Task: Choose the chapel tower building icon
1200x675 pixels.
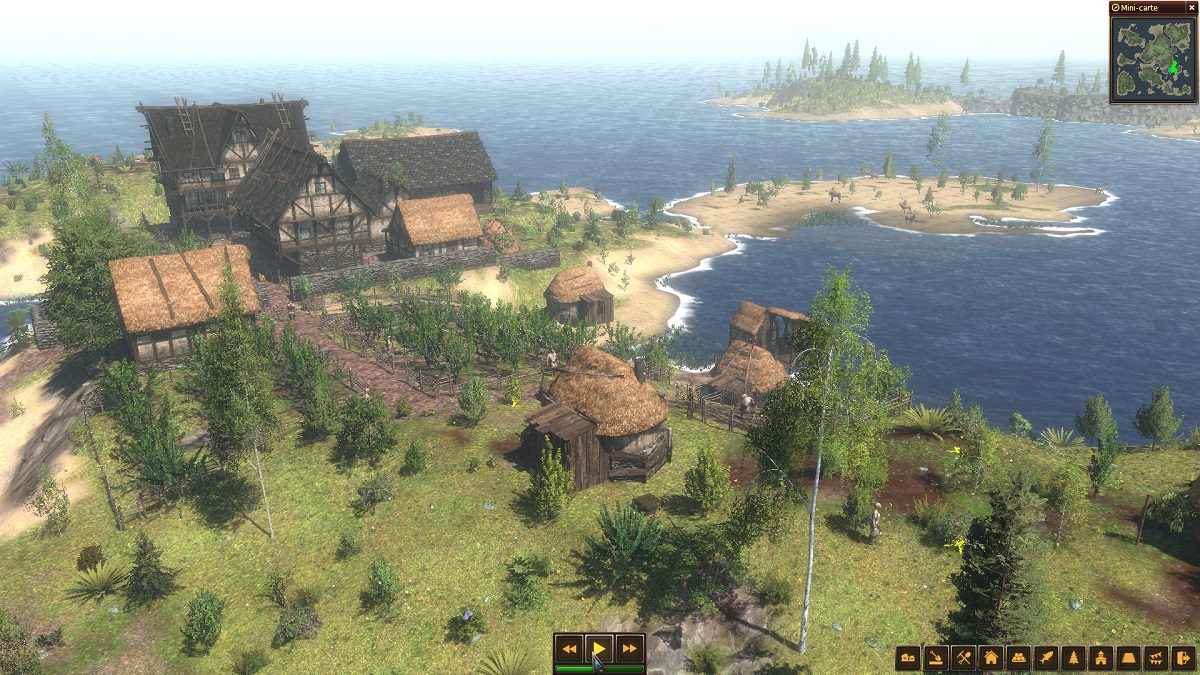Action: [1101, 658]
